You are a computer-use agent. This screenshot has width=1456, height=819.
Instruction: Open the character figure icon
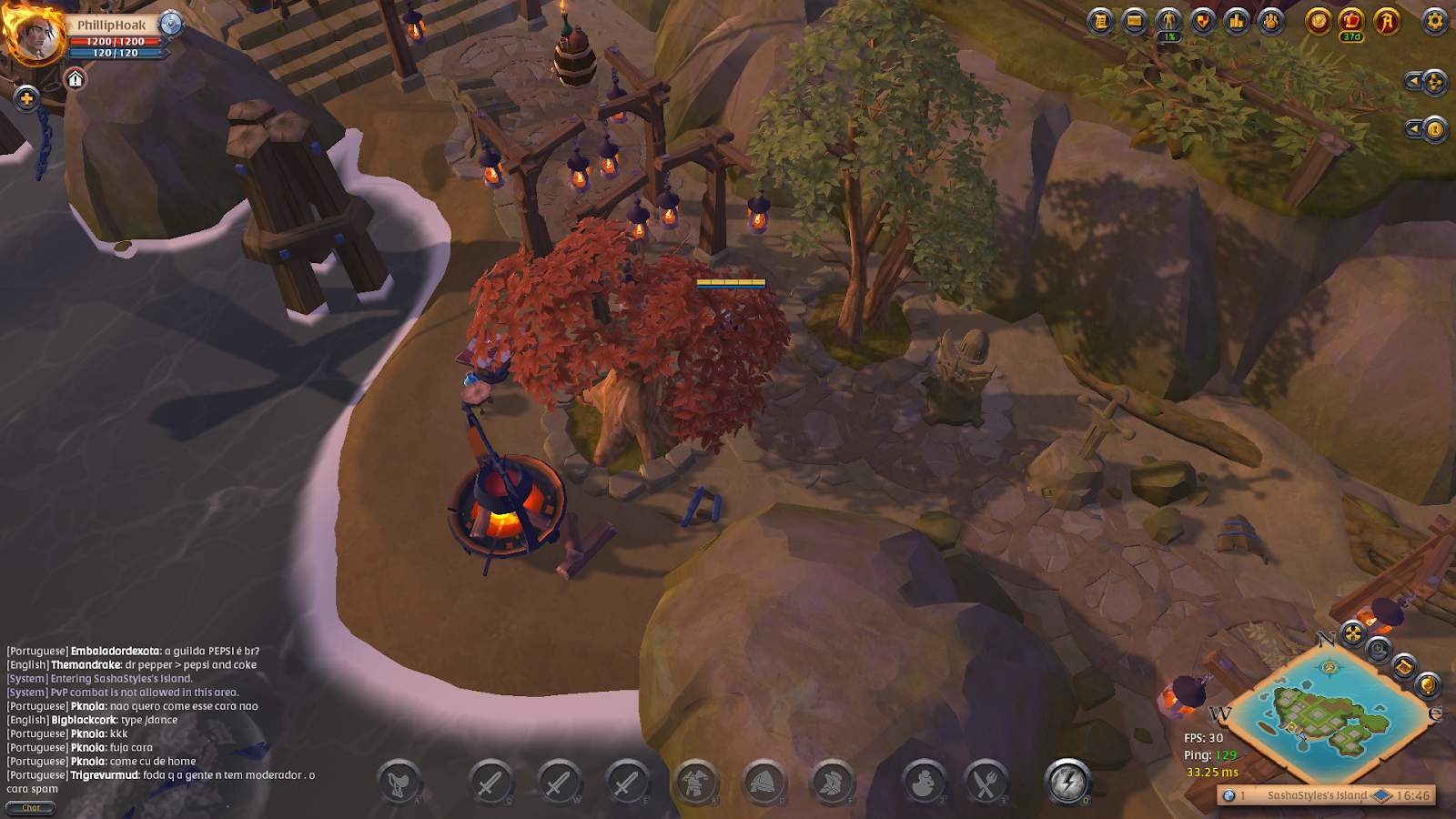[x=1168, y=21]
